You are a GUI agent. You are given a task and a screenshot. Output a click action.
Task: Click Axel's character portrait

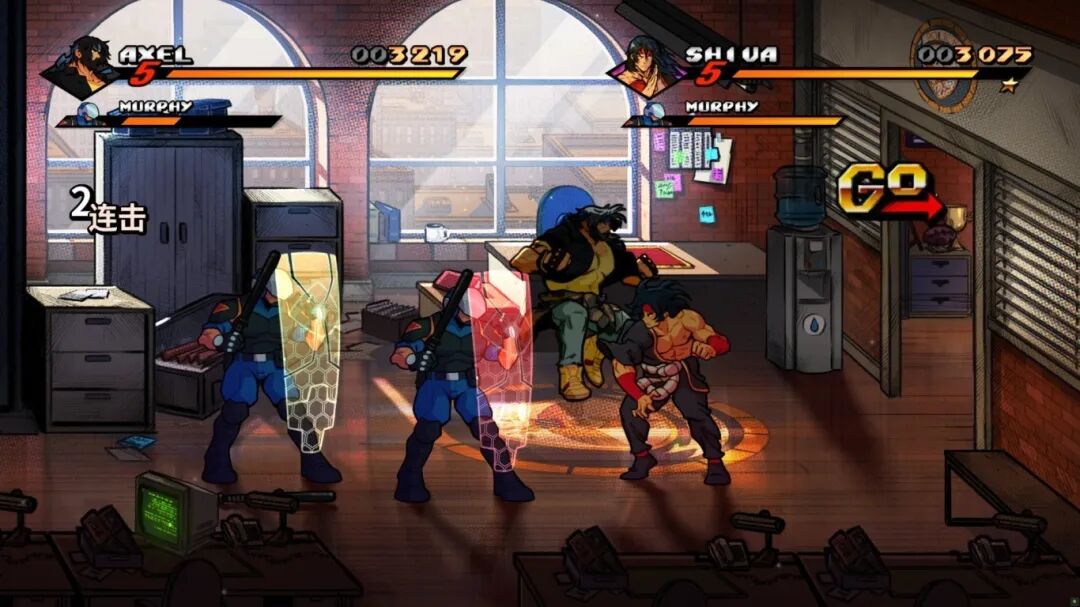87,66
